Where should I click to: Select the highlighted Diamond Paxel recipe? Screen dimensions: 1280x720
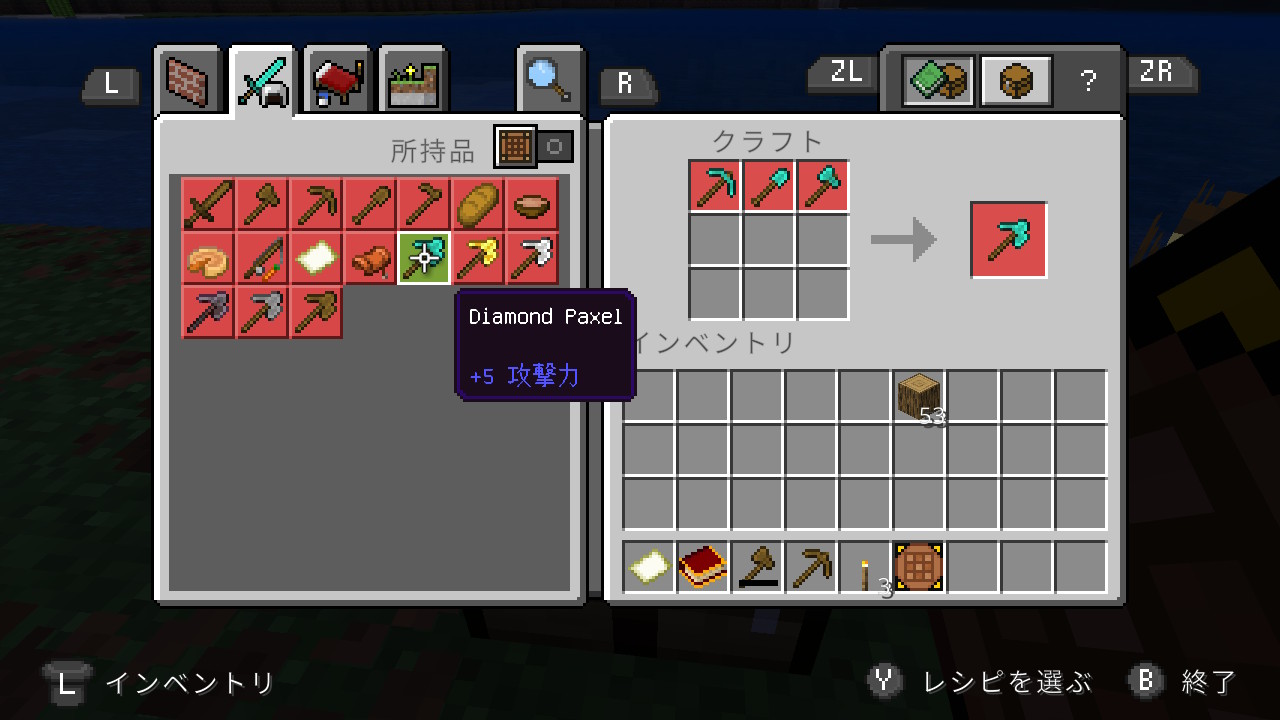point(424,258)
